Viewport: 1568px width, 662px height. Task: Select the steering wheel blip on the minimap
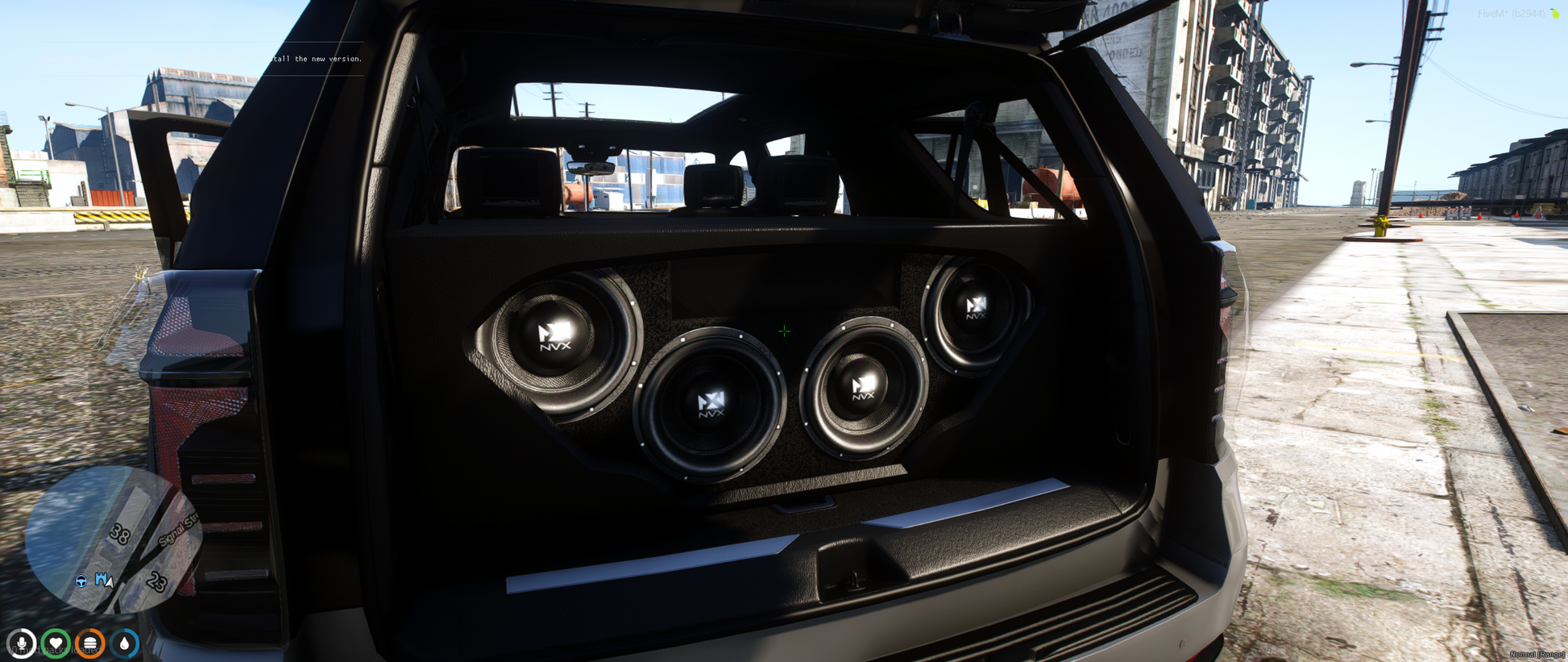click(81, 581)
